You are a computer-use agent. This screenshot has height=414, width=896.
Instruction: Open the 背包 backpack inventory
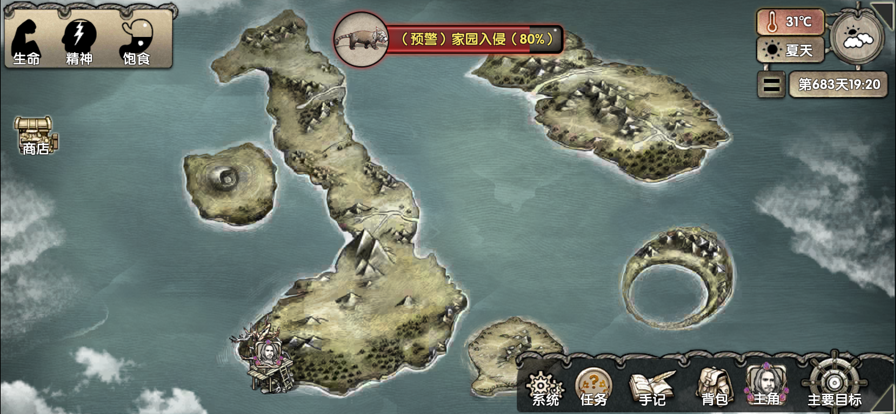pyautogui.click(x=713, y=385)
